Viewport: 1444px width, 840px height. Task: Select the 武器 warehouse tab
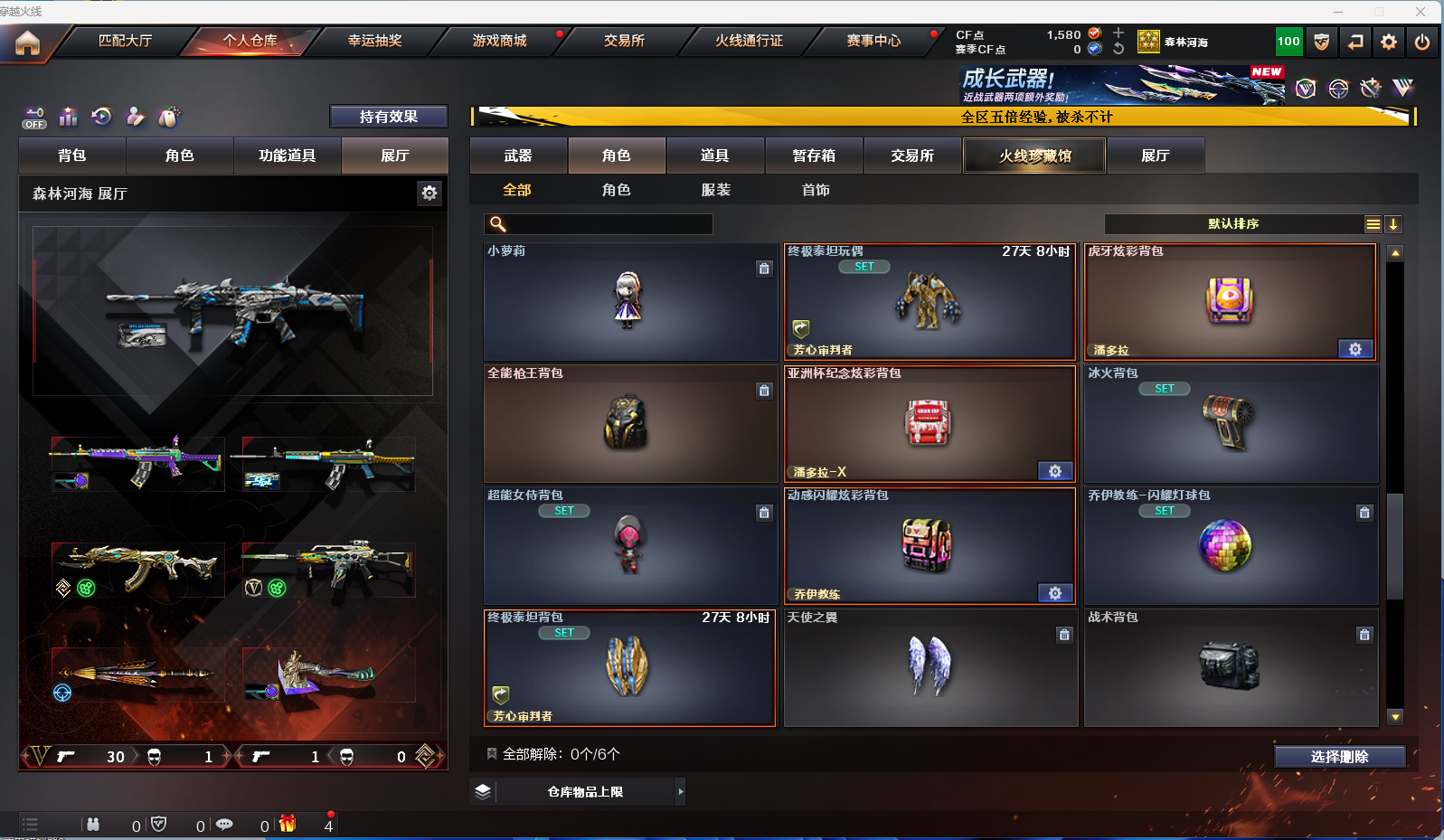518,156
